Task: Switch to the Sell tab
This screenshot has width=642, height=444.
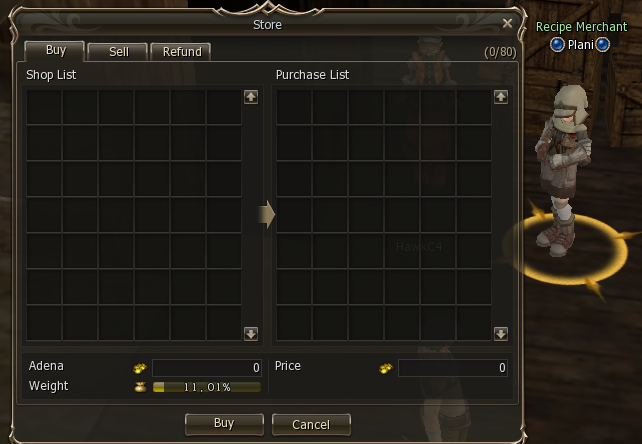Action: click(x=118, y=51)
